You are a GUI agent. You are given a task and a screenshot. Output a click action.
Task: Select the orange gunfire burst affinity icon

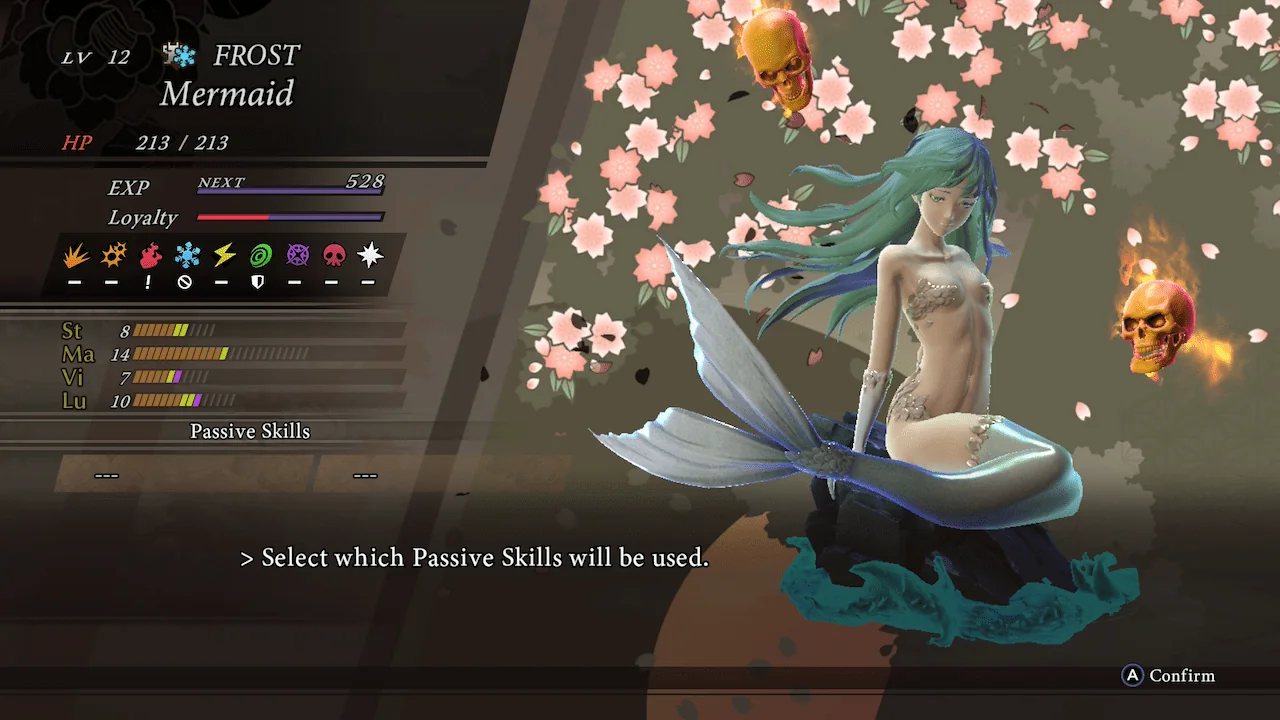112,256
